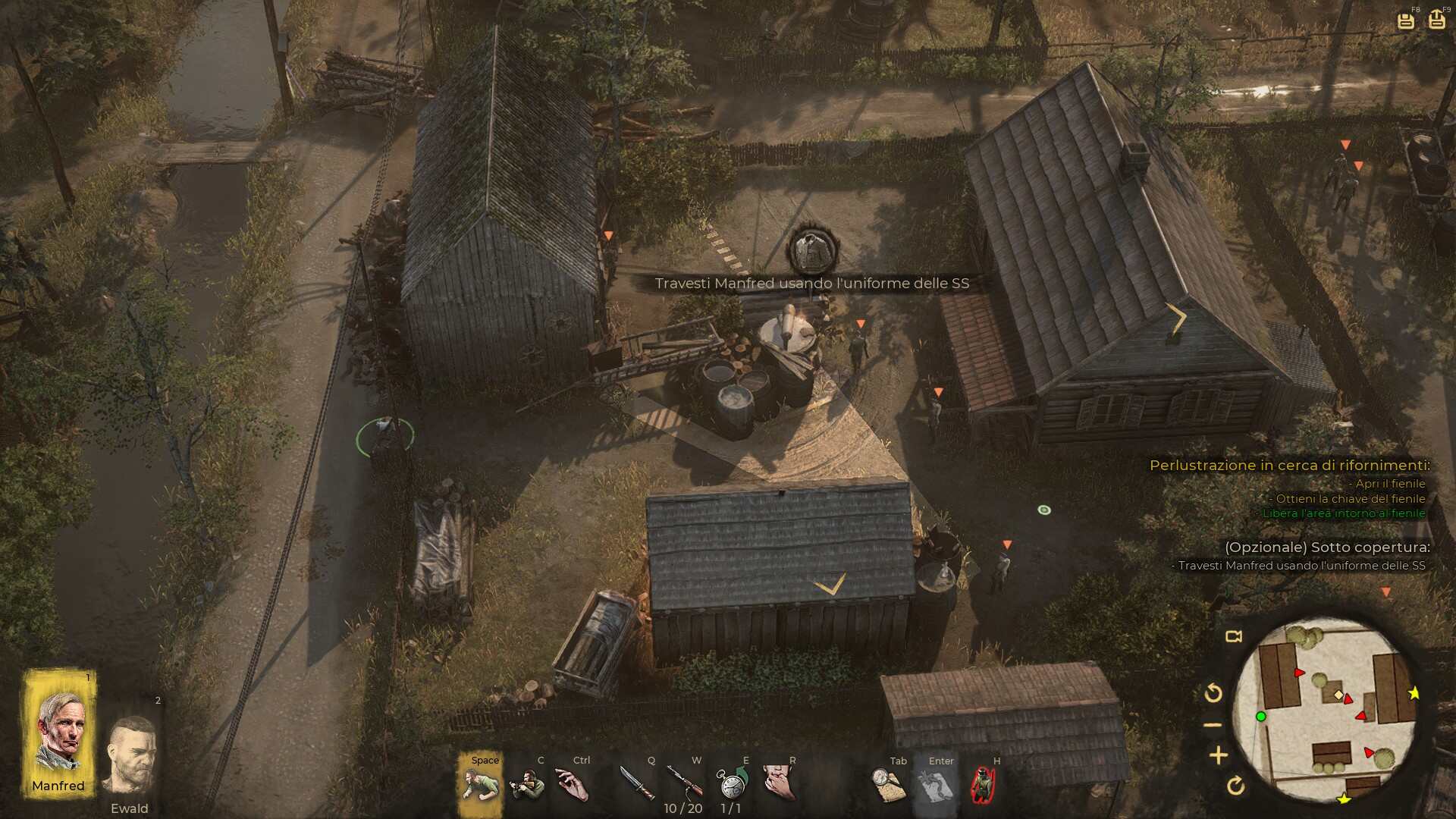1456x819 pixels.
Task: Toggle the camera icon beside the minimap
Action: point(1234,636)
